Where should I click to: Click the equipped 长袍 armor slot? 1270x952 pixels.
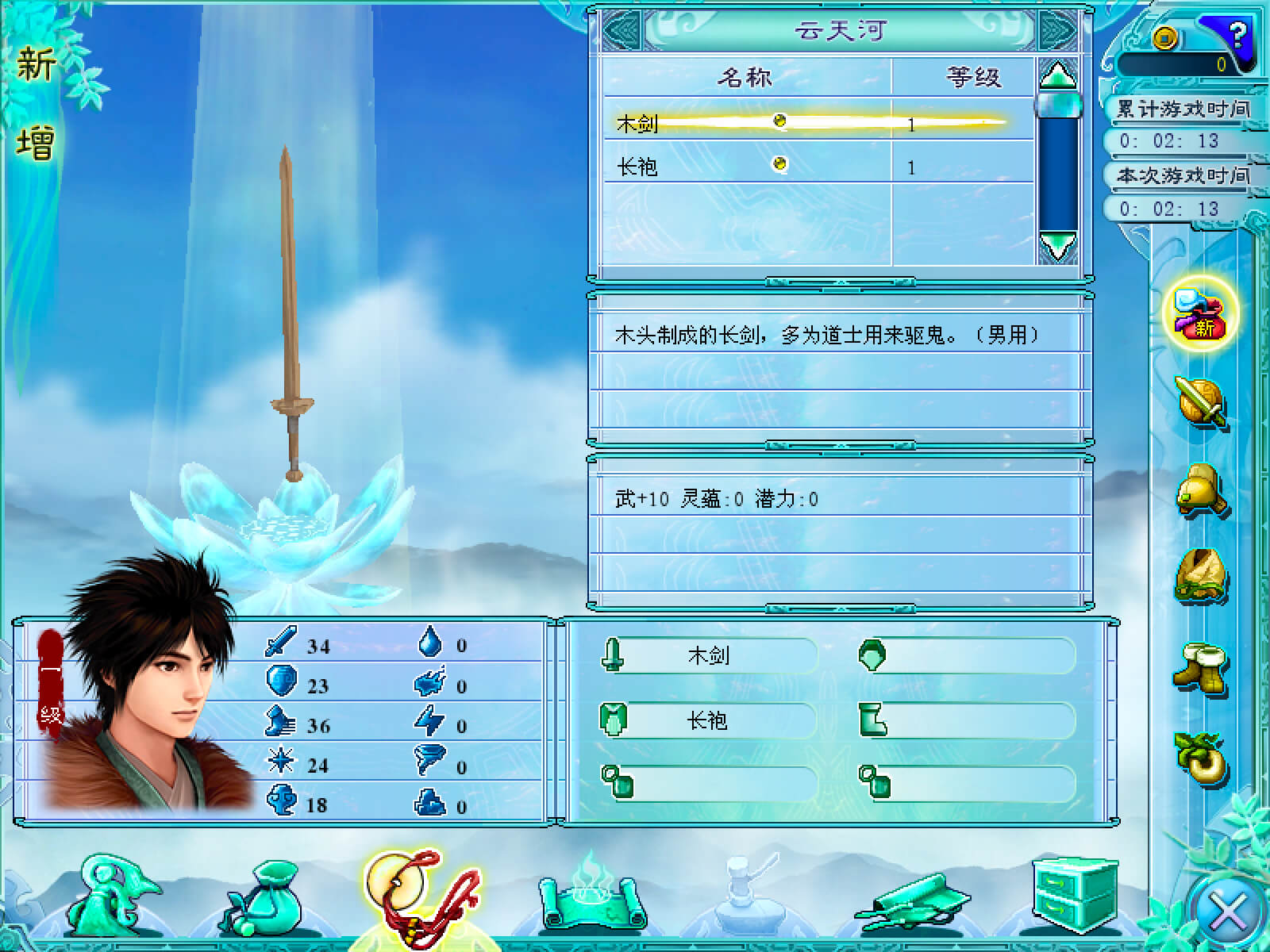pos(708,720)
